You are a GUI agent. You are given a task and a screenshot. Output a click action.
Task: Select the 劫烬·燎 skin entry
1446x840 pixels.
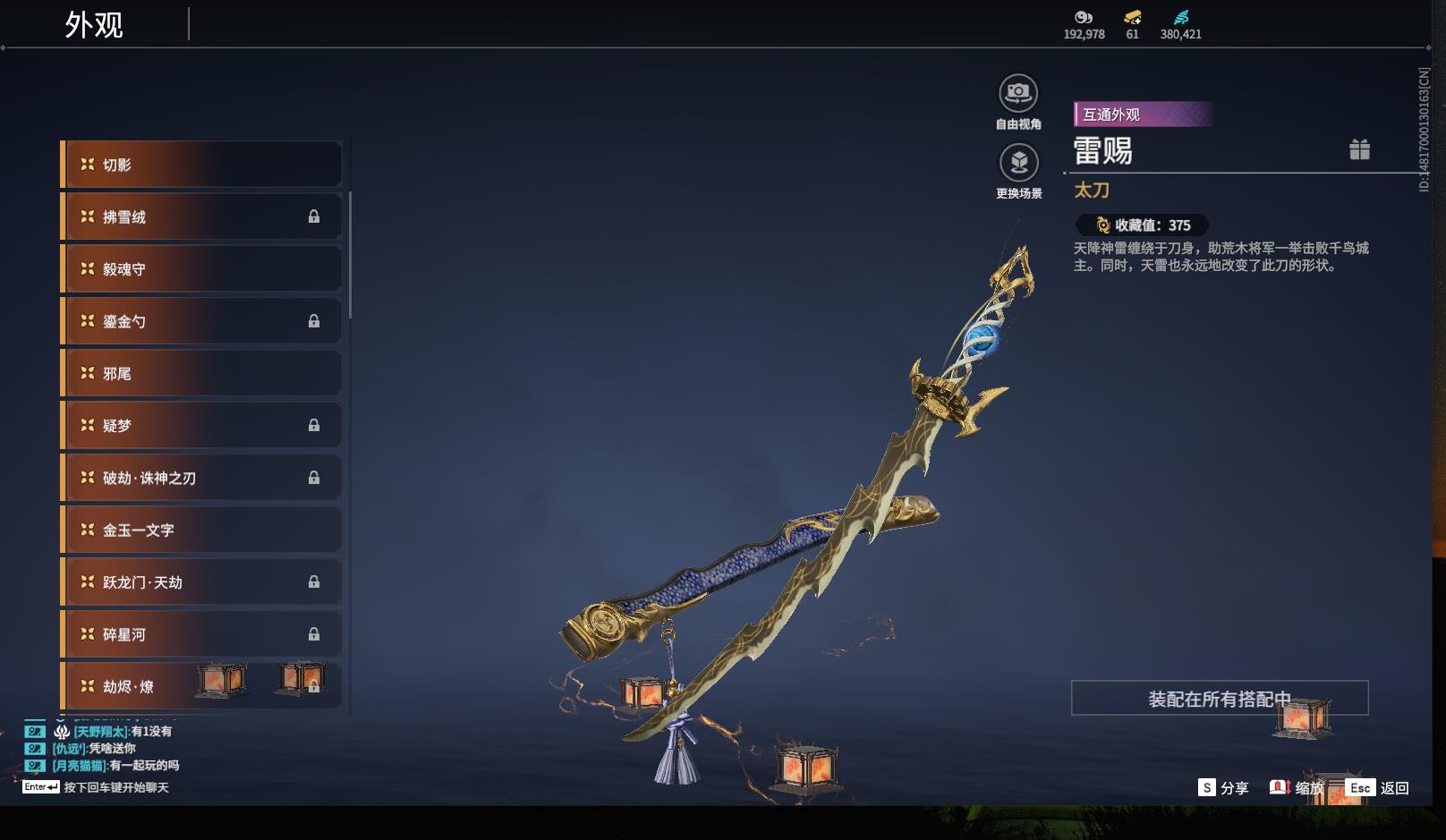[201, 686]
